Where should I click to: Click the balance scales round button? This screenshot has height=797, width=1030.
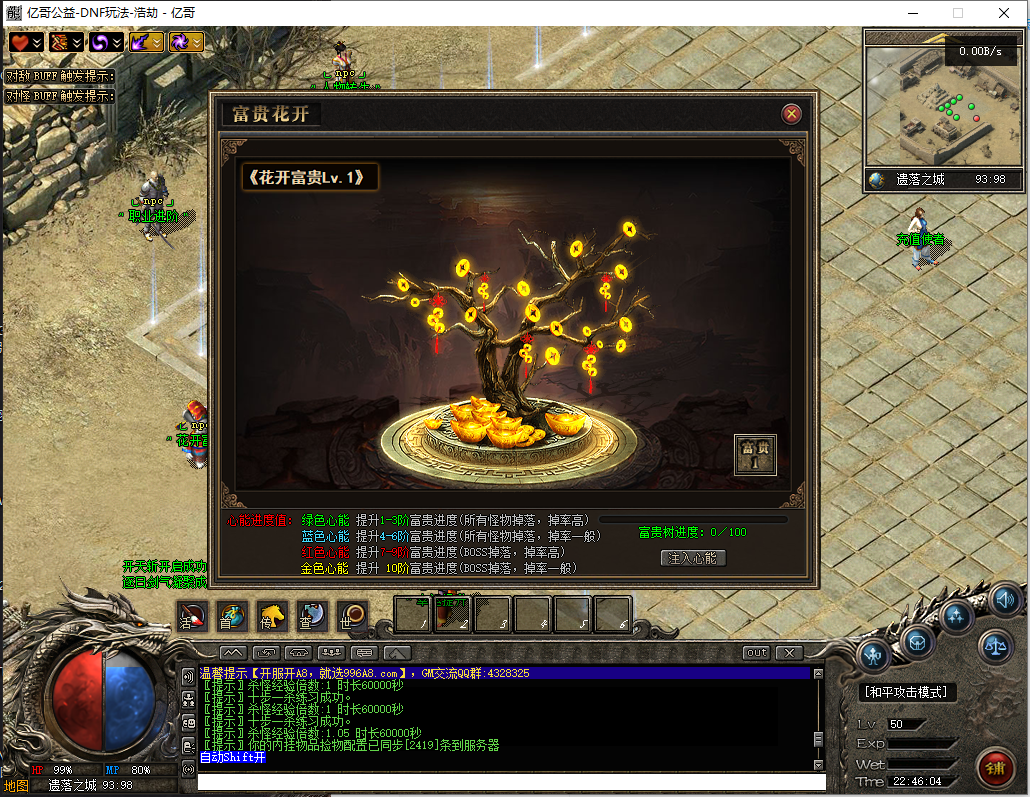pos(995,646)
